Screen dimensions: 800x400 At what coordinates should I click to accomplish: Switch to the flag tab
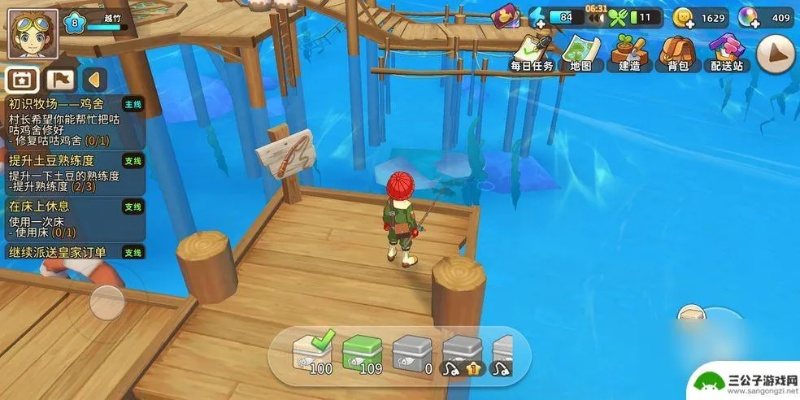(58, 79)
